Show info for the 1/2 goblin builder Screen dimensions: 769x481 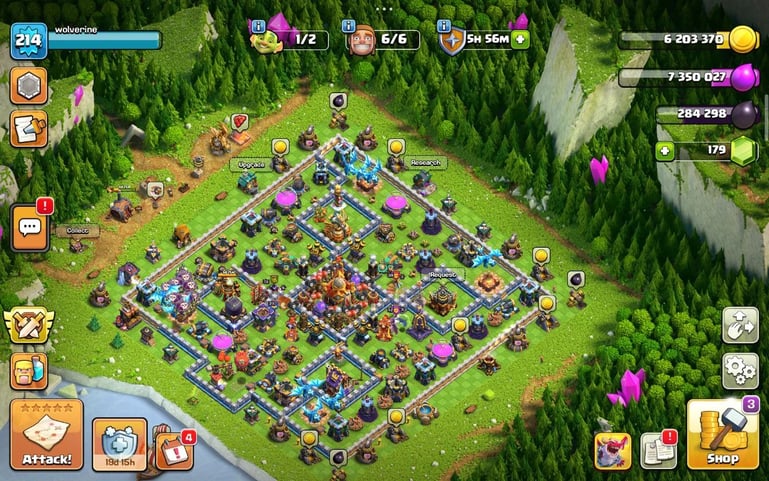click(x=259, y=26)
